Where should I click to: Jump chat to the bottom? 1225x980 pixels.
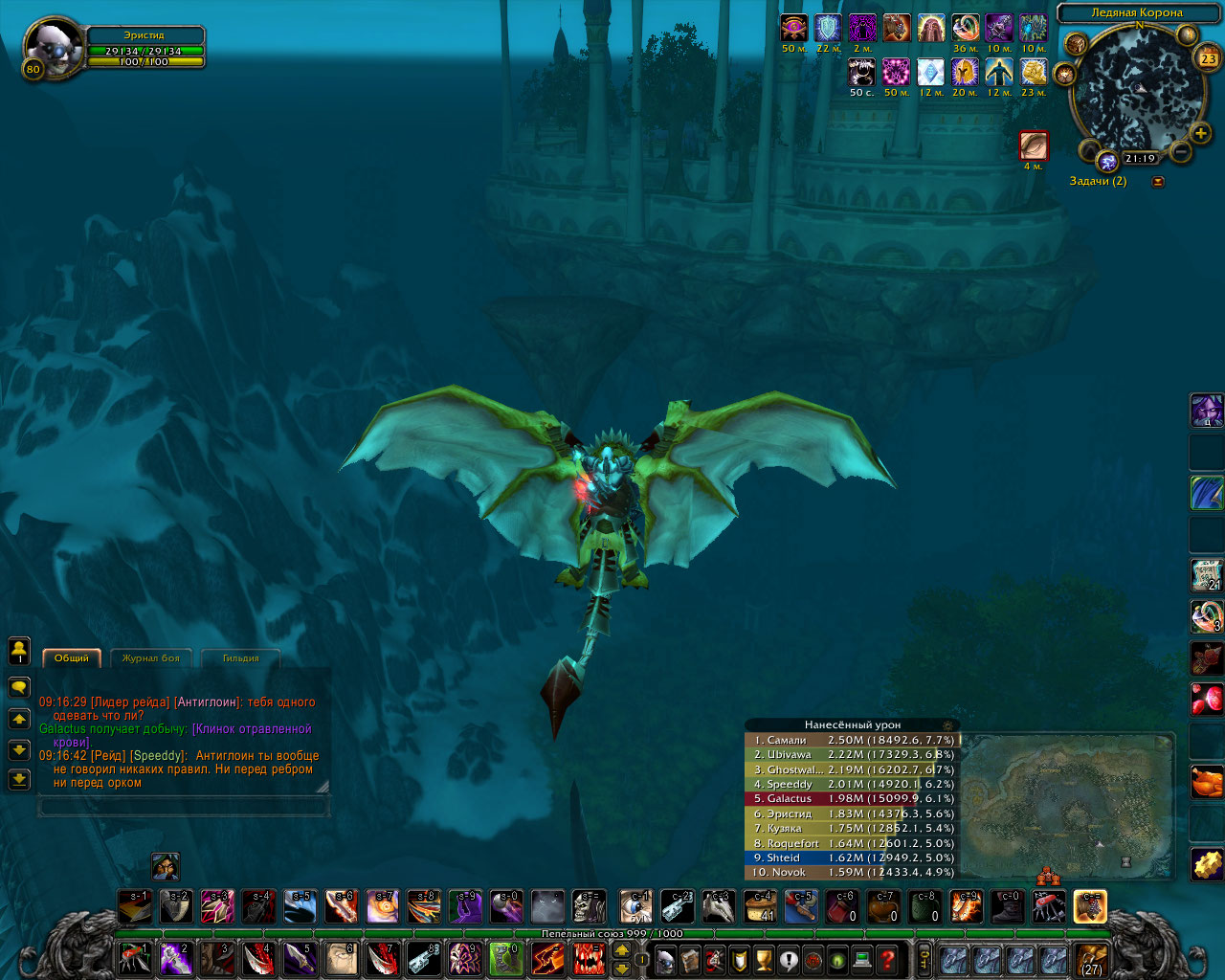[18, 780]
